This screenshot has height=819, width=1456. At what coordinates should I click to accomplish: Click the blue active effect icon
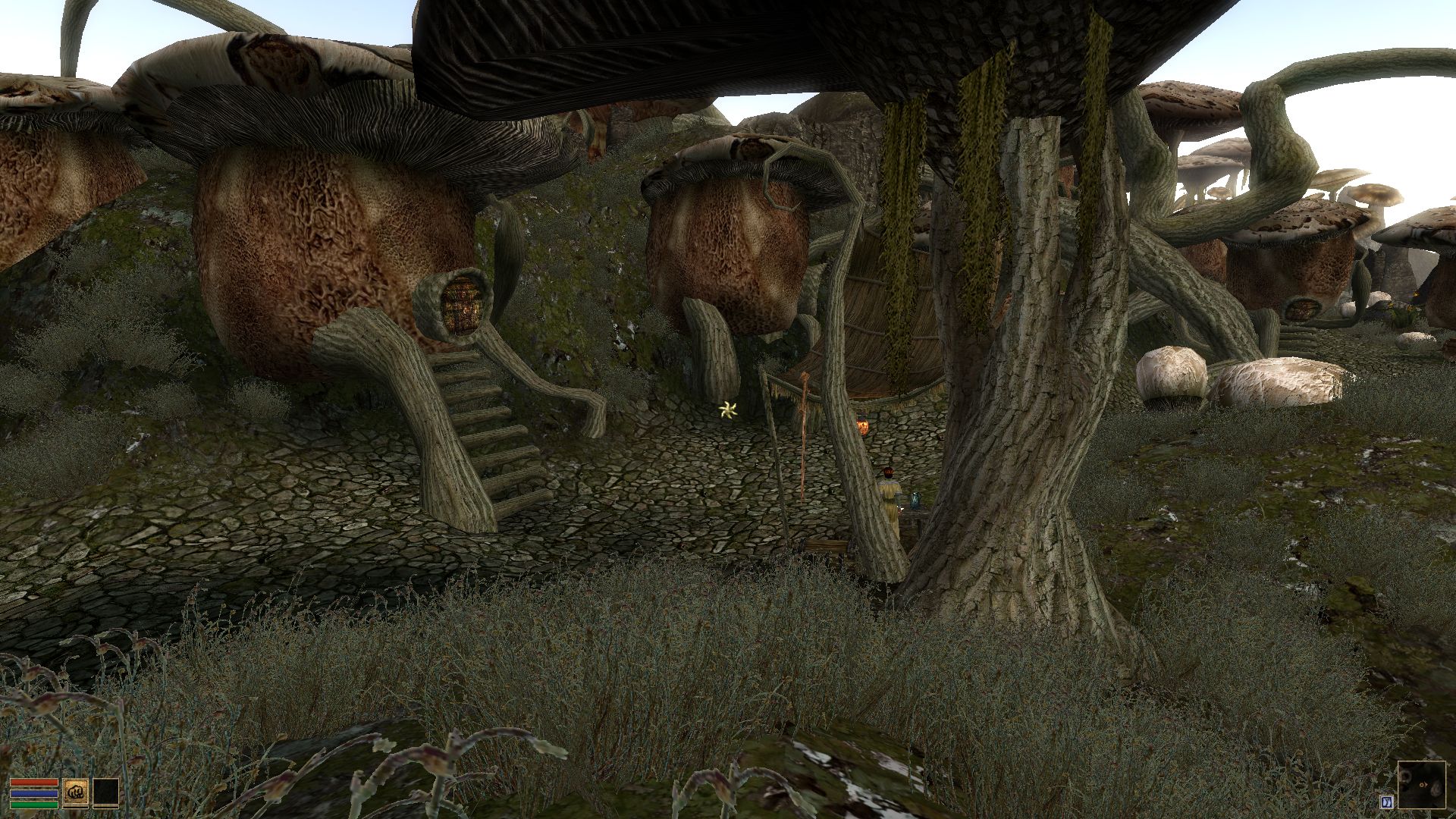coord(1385,802)
